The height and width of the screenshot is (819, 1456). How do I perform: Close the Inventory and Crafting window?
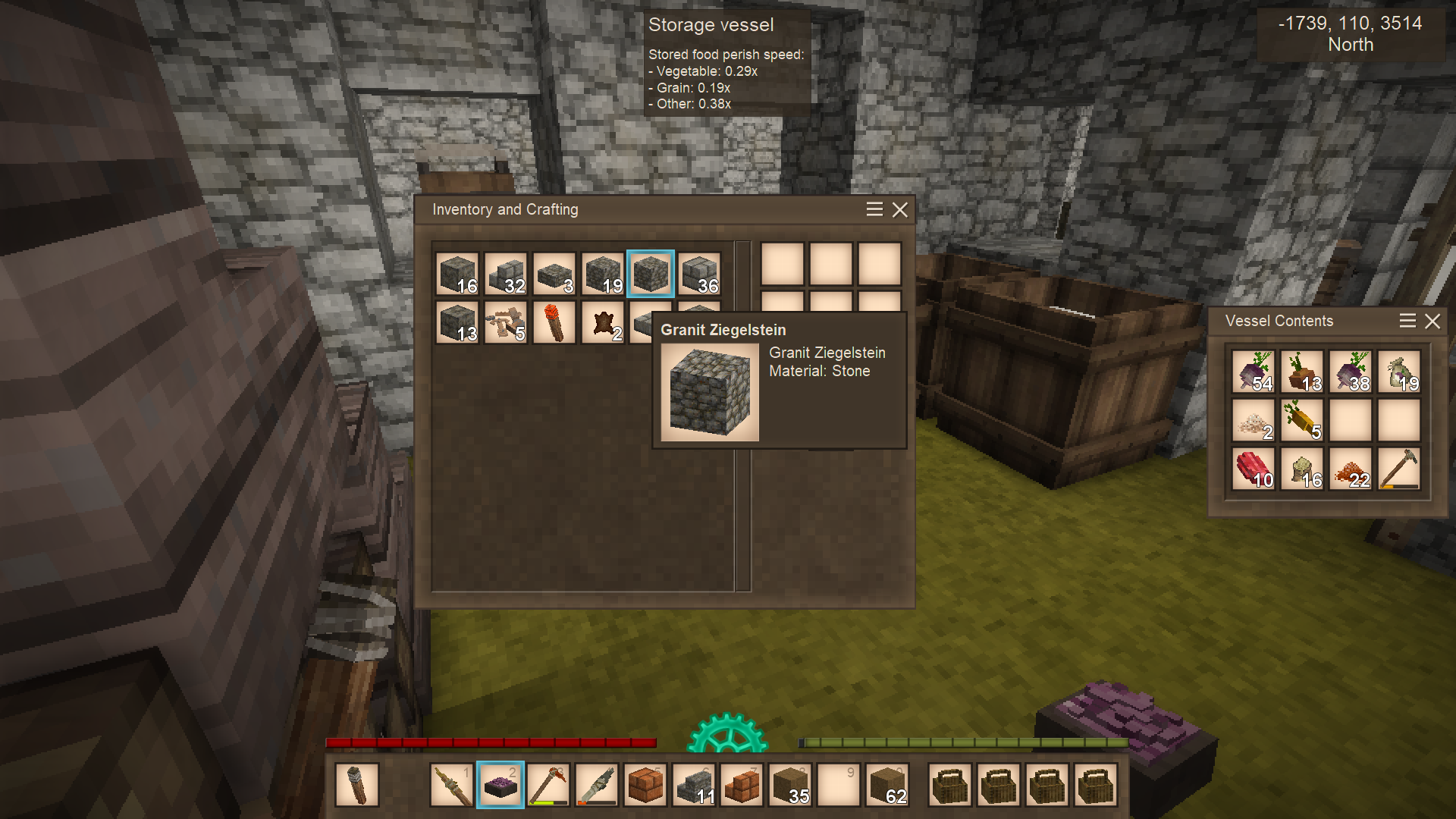click(x=899, y=210)
